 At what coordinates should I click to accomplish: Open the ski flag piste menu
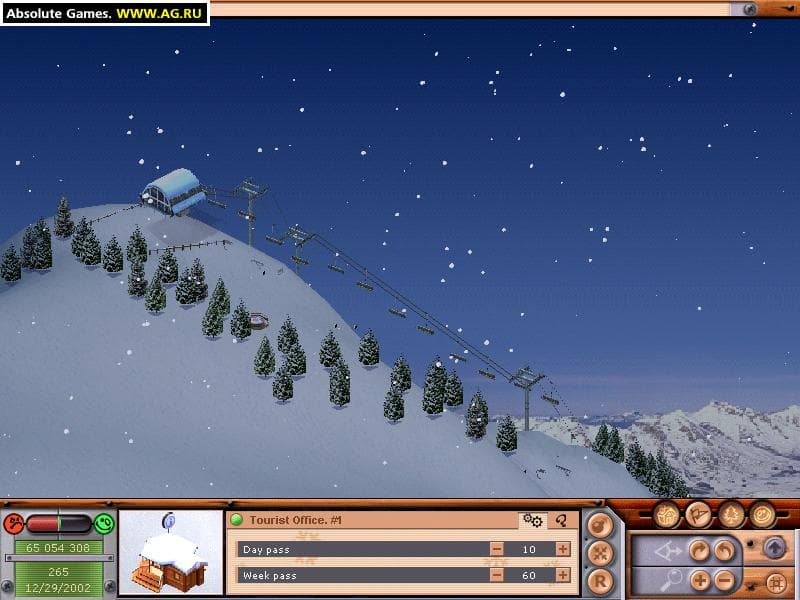699,514
